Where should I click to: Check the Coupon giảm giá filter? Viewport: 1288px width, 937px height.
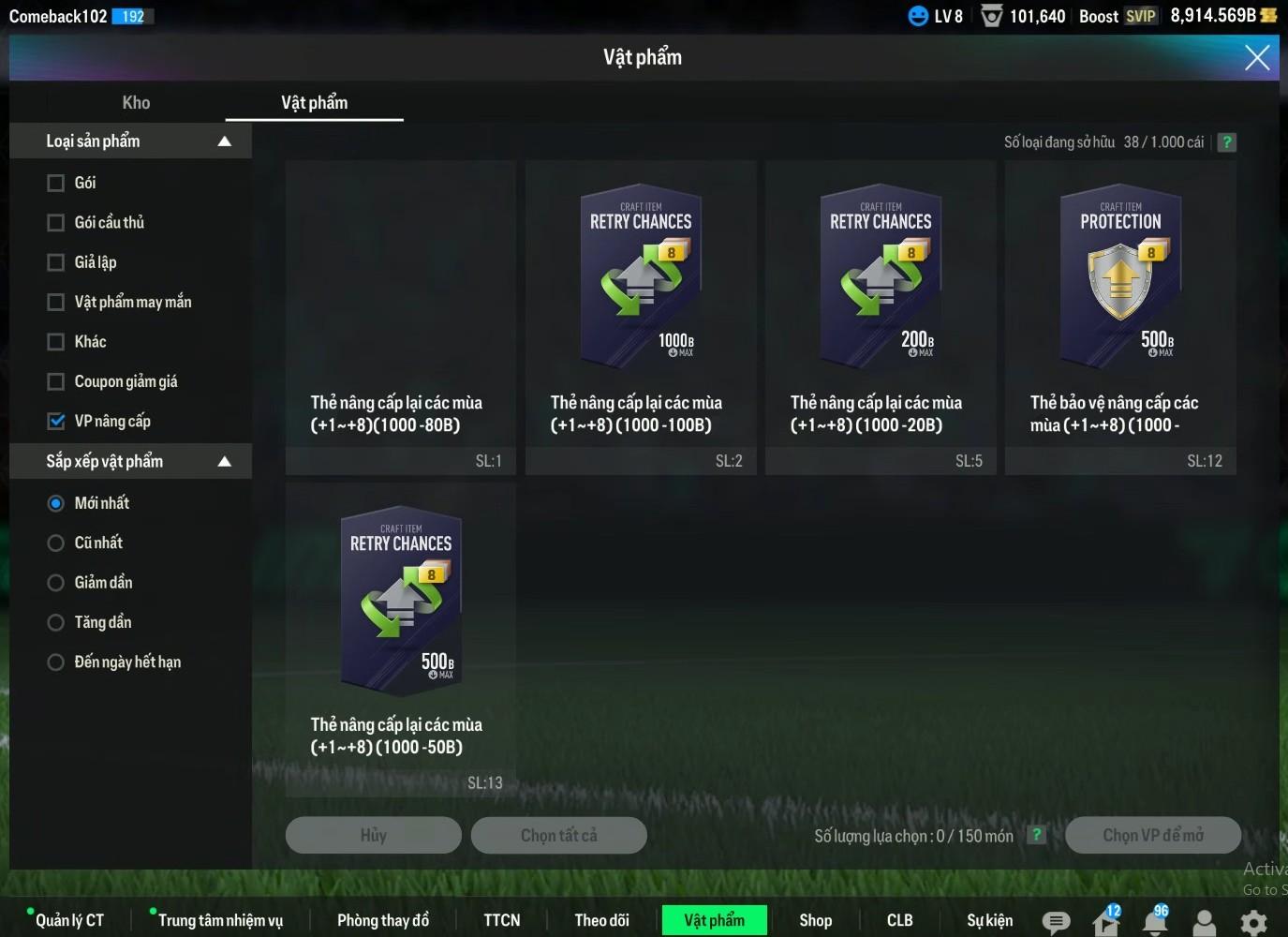click(56, 381)
